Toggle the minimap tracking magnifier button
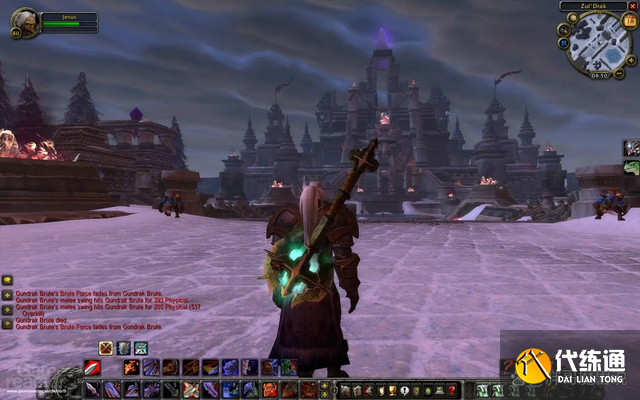Viewport: 640px width, 400px height. [x=565, y=30]
